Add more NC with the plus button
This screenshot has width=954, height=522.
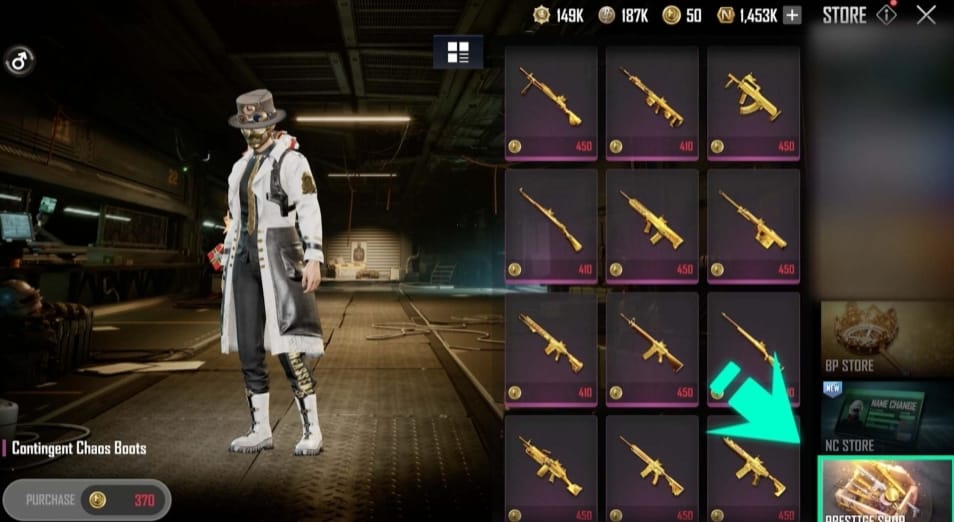[x=791, y=15]
